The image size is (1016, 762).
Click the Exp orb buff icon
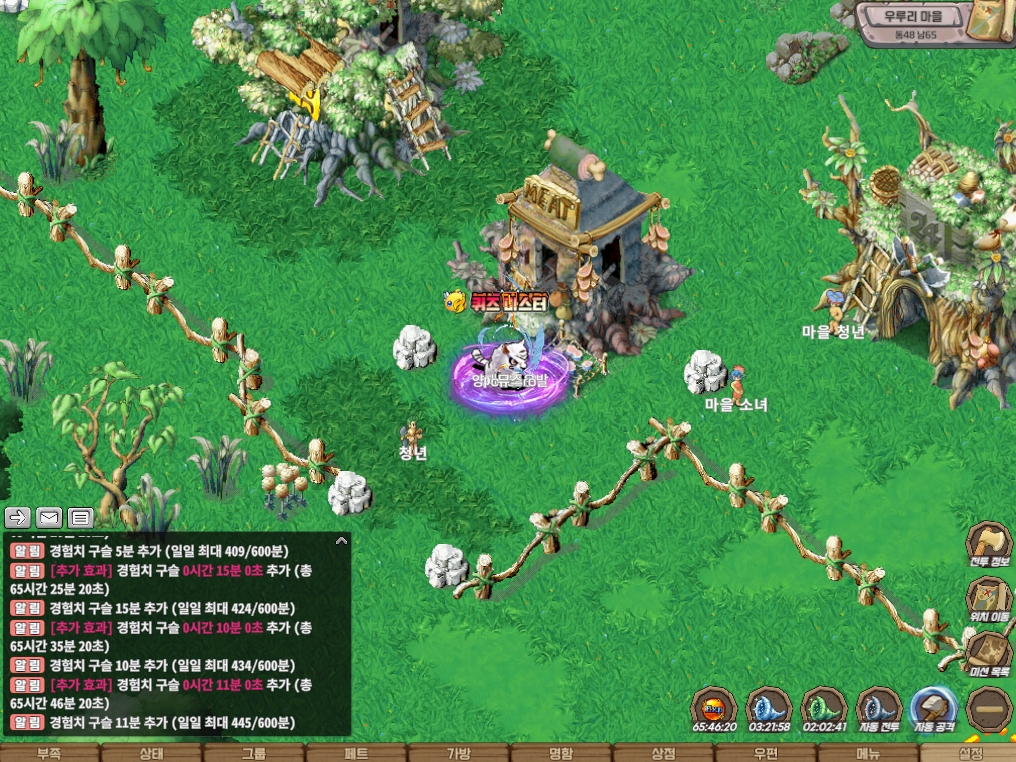716,708
